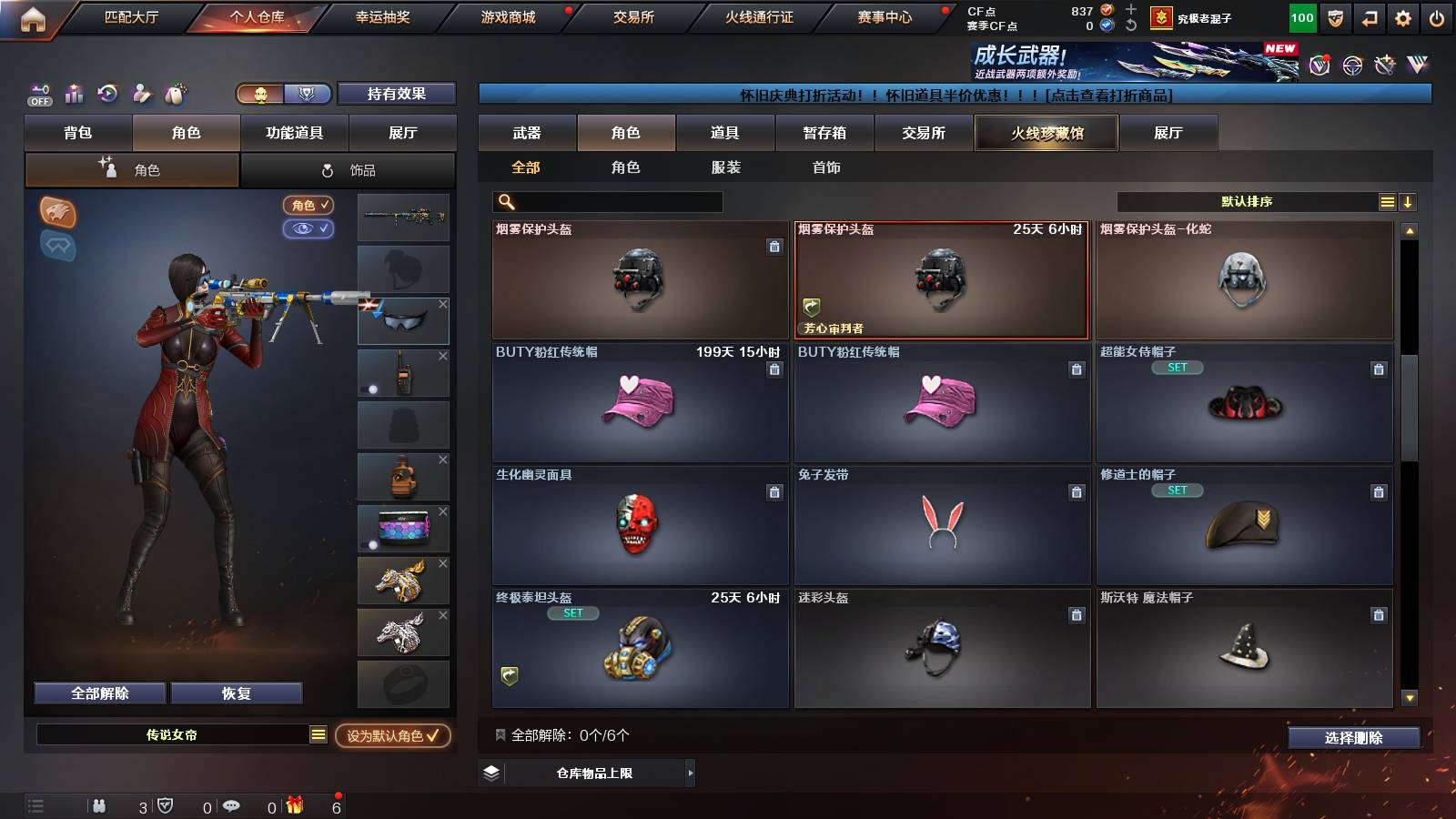Click the power off icon top right corner
Image resolution: width=1456 pixels, height=819 pixels.
[1438, 16]
